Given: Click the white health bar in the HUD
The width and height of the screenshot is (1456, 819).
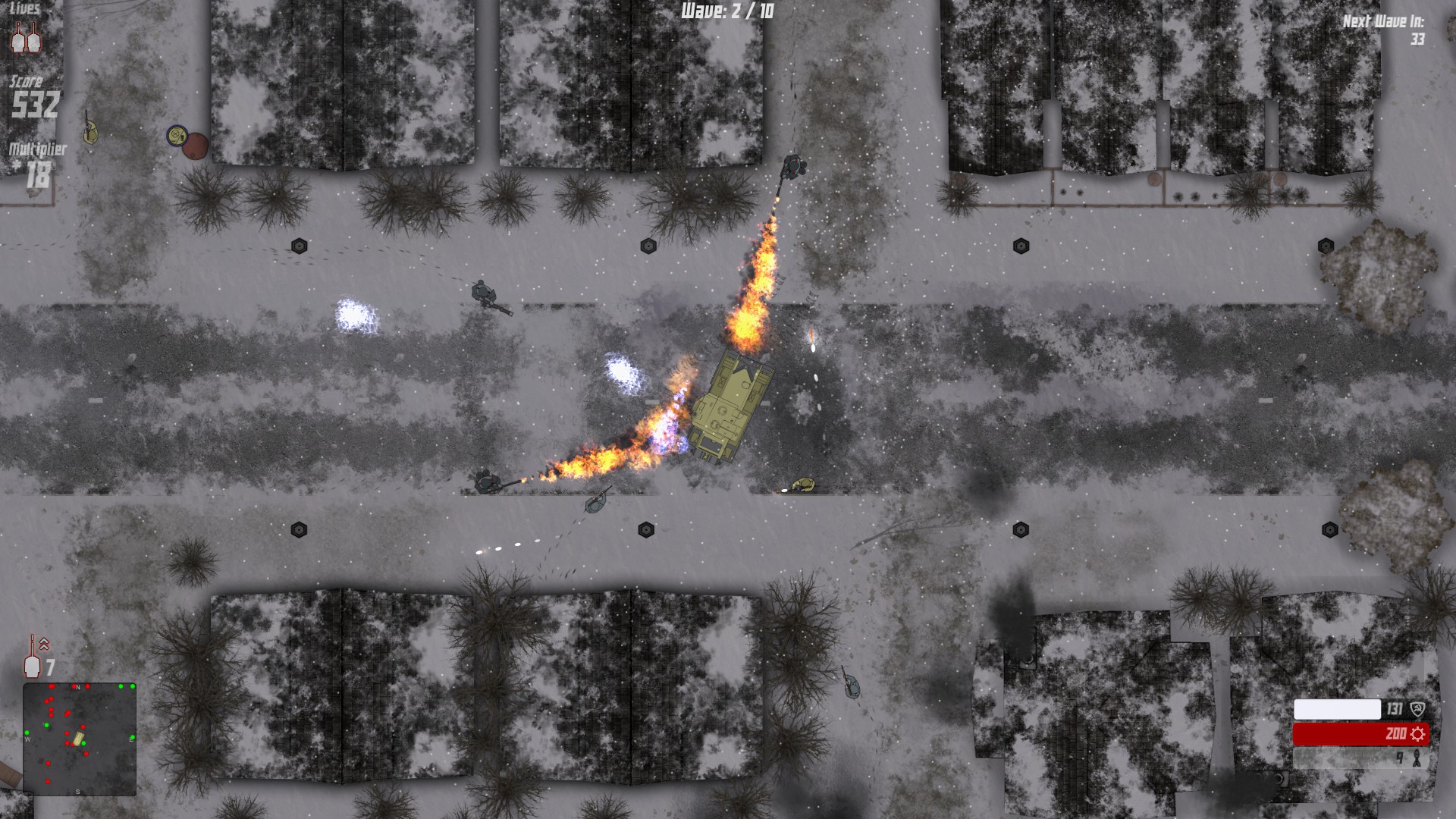Looking at the screenshot, I should pos(1337,709).
